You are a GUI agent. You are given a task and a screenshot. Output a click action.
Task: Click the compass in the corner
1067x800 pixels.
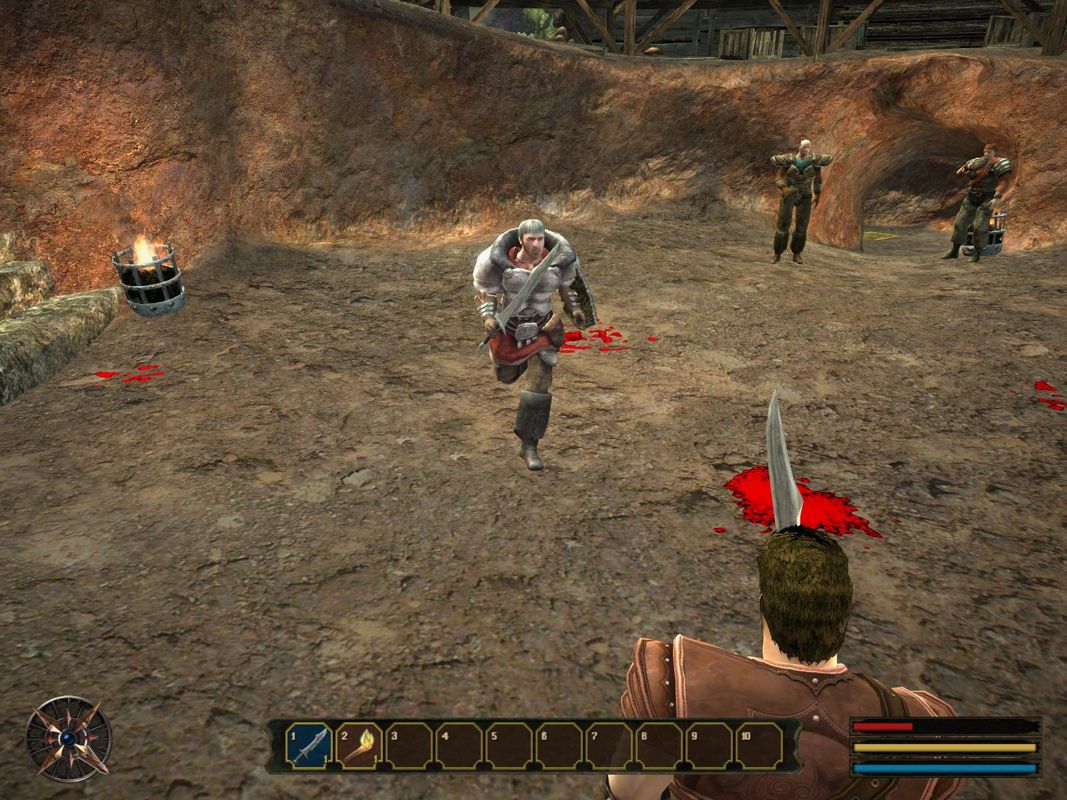coord(68,739)
